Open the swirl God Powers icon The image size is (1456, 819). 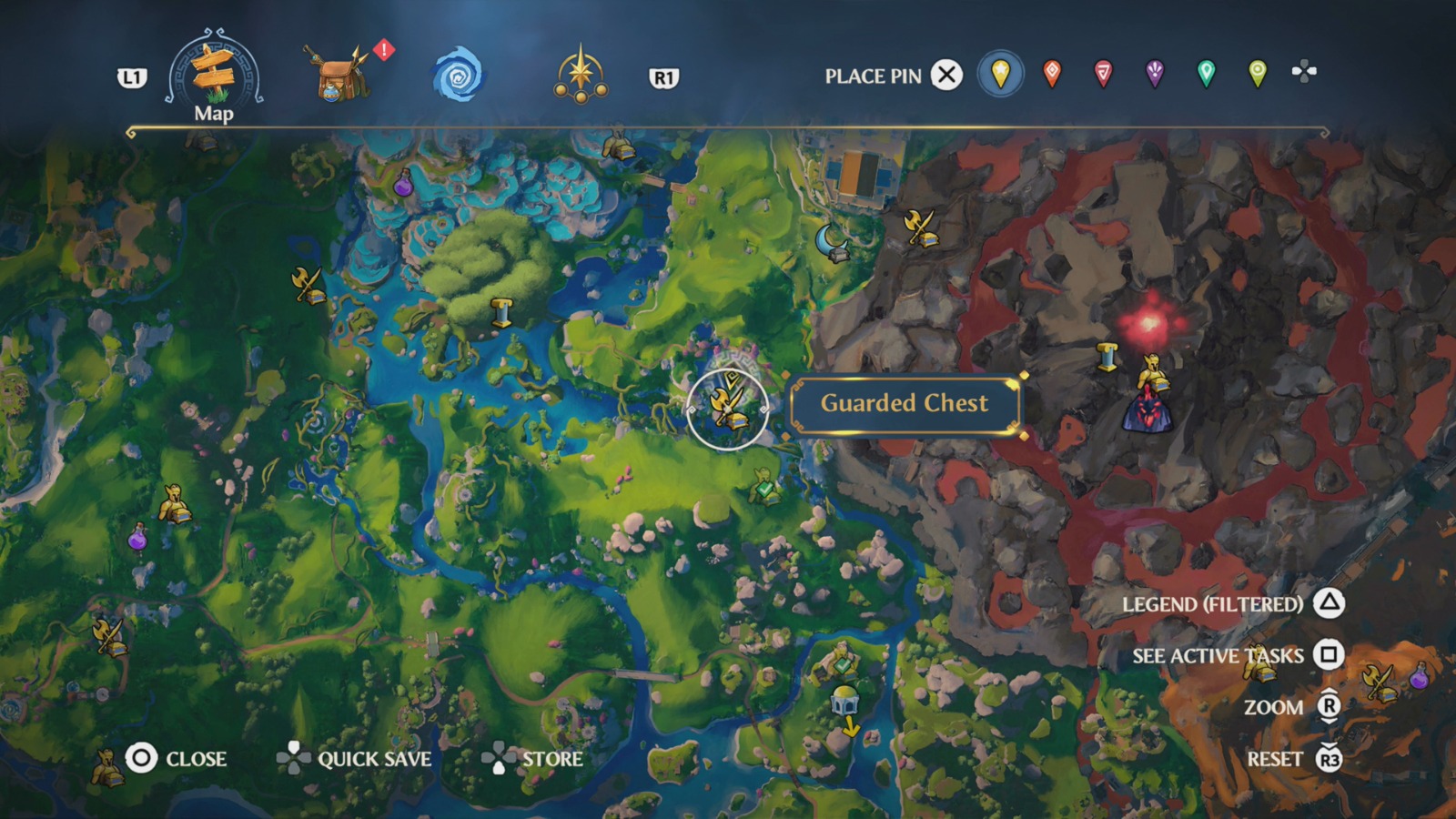pyautogui.click(x=460, y=76)
